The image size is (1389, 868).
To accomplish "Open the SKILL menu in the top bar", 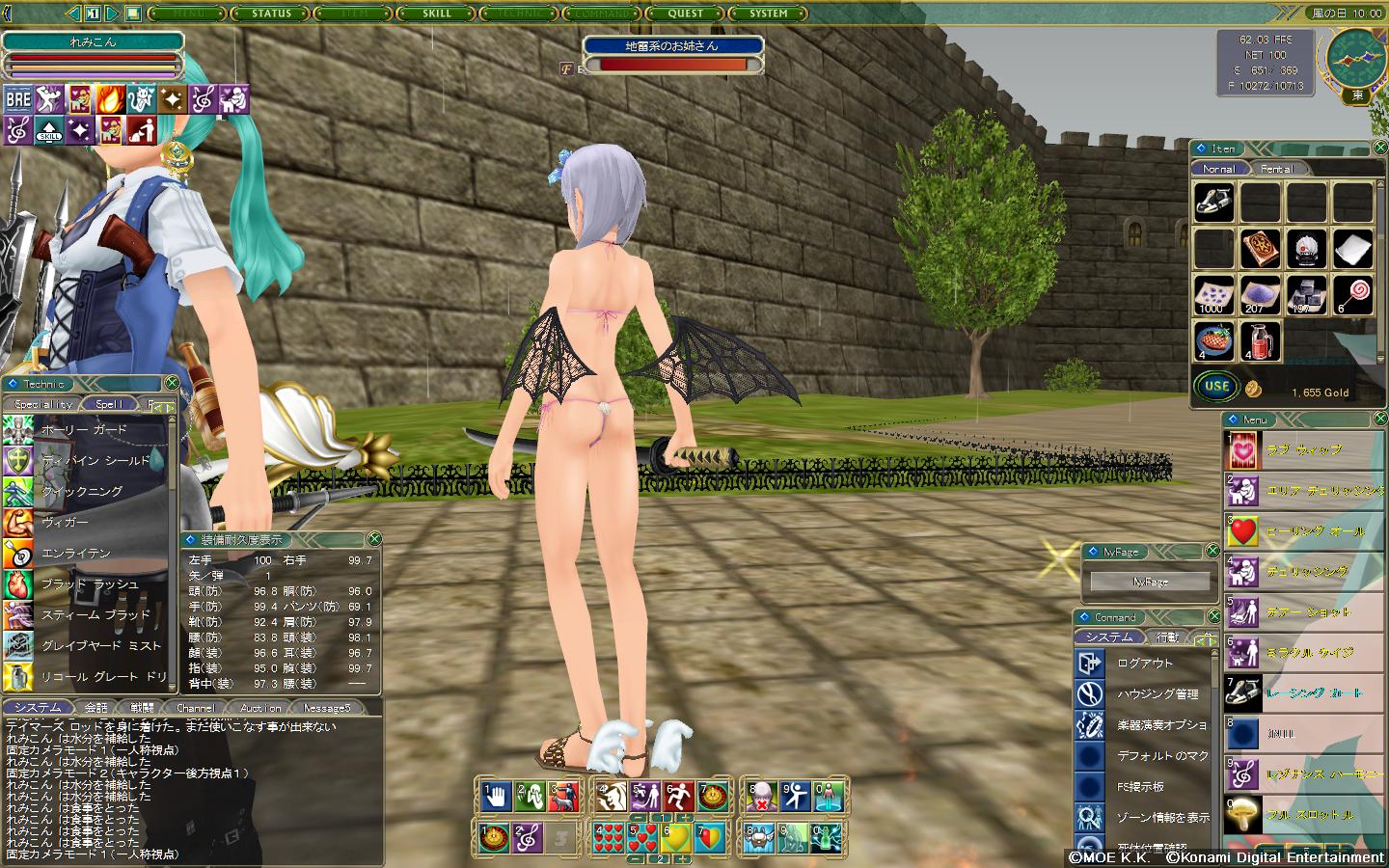I will [437, 14].
